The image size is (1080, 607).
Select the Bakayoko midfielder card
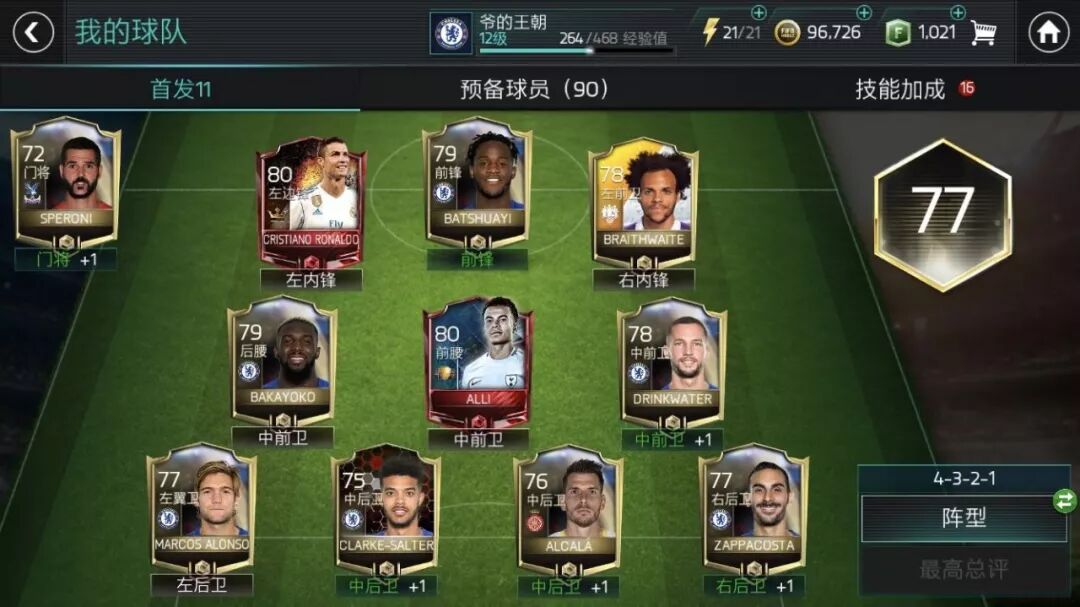point(282,360)
